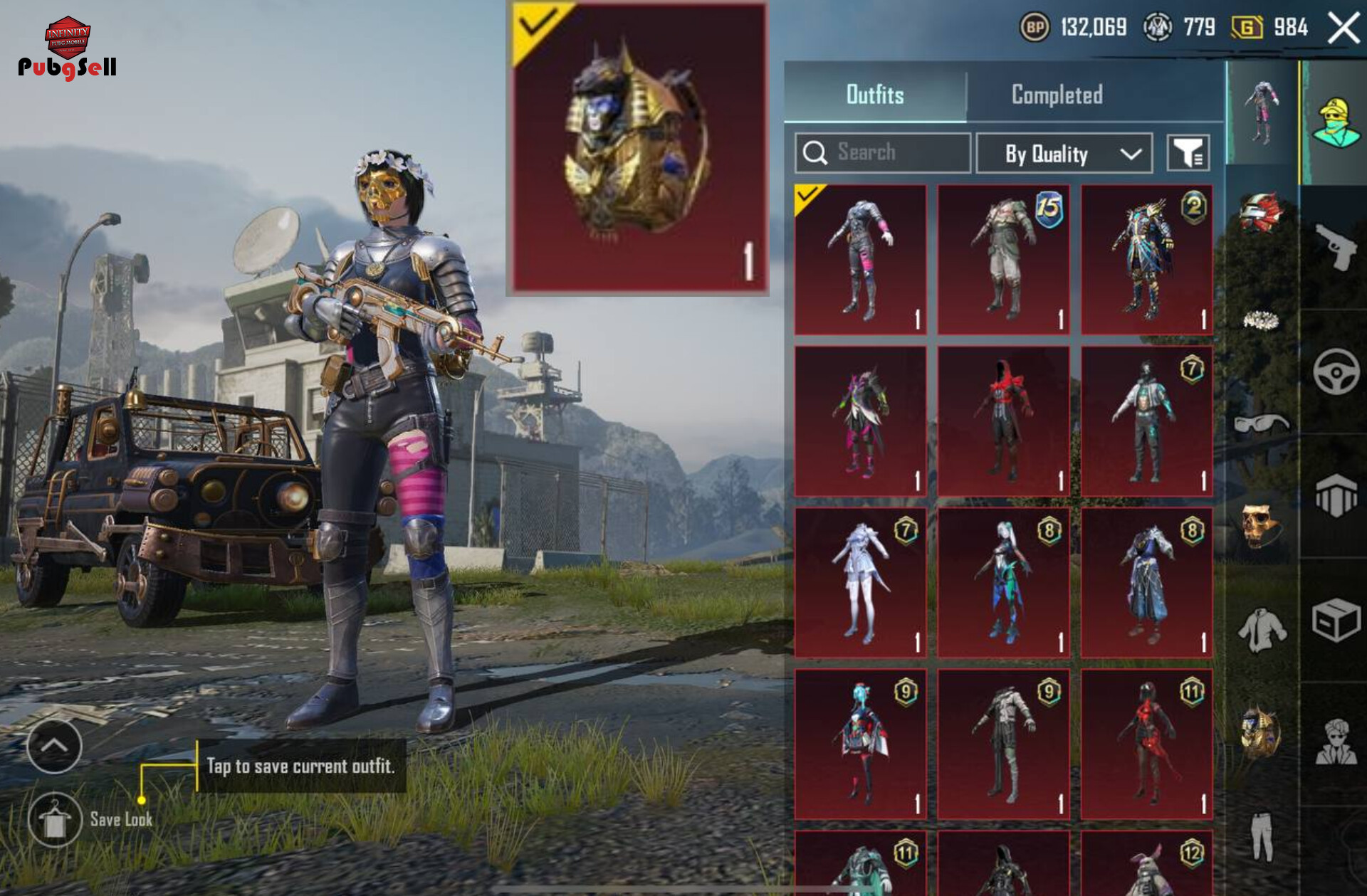1367x896 pixels.
Task: Open the crate box category
Action: [x=1336, y=620]
